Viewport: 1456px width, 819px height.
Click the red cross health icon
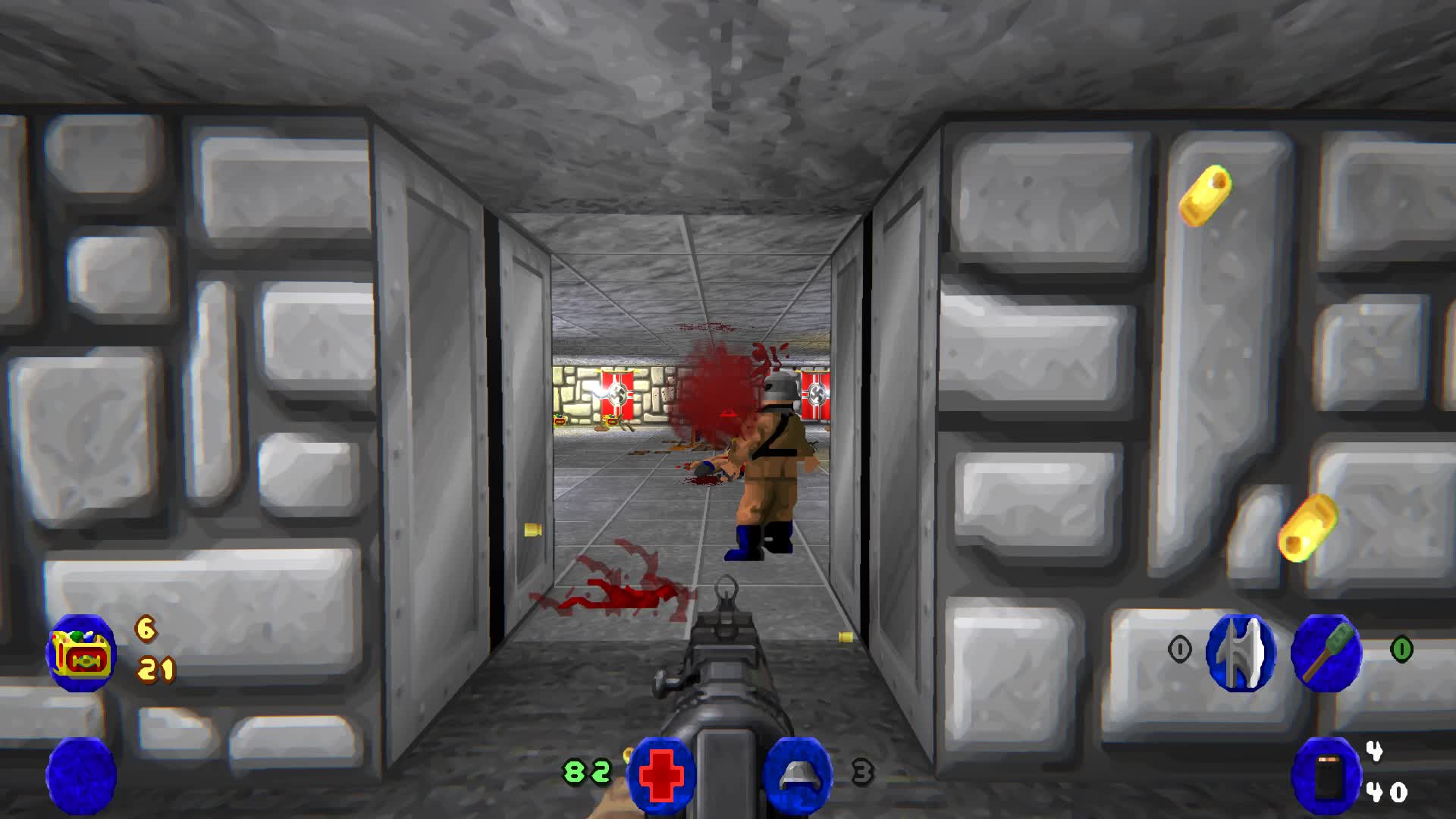tap(661, 774)
